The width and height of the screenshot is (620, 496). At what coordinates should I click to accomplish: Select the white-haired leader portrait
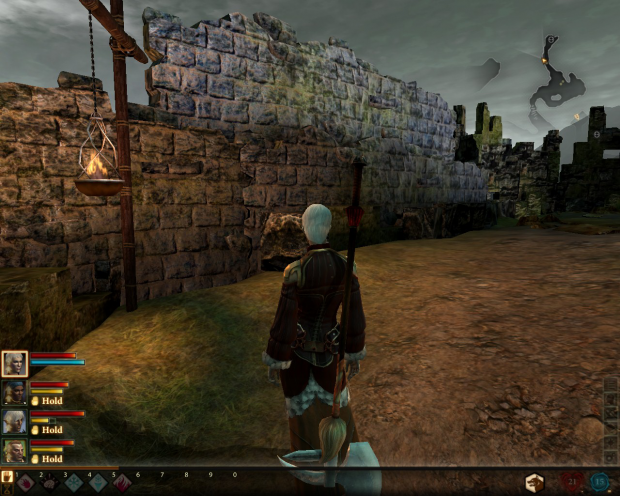pos(14,363)
